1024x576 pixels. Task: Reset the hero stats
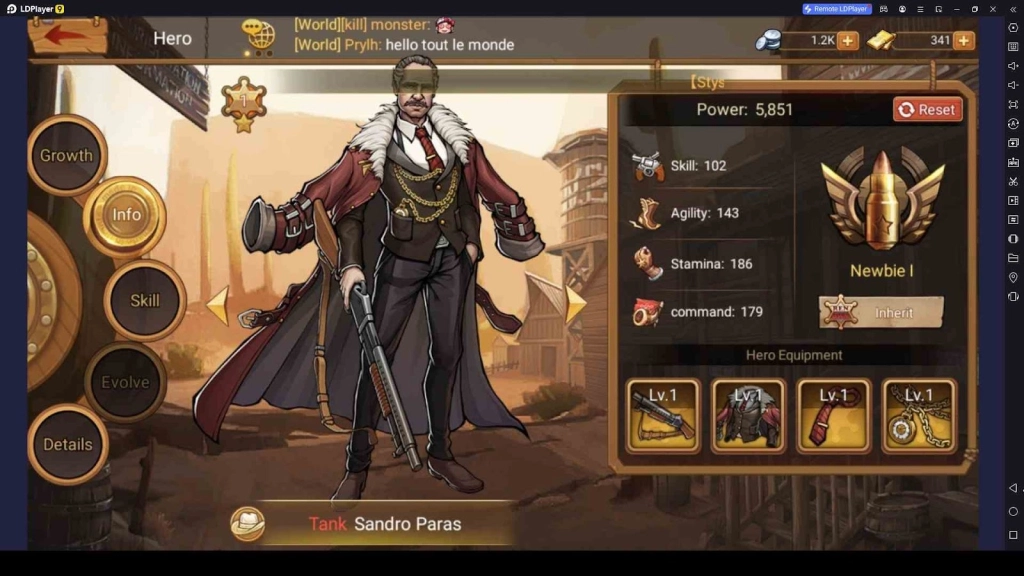(927, 110)
